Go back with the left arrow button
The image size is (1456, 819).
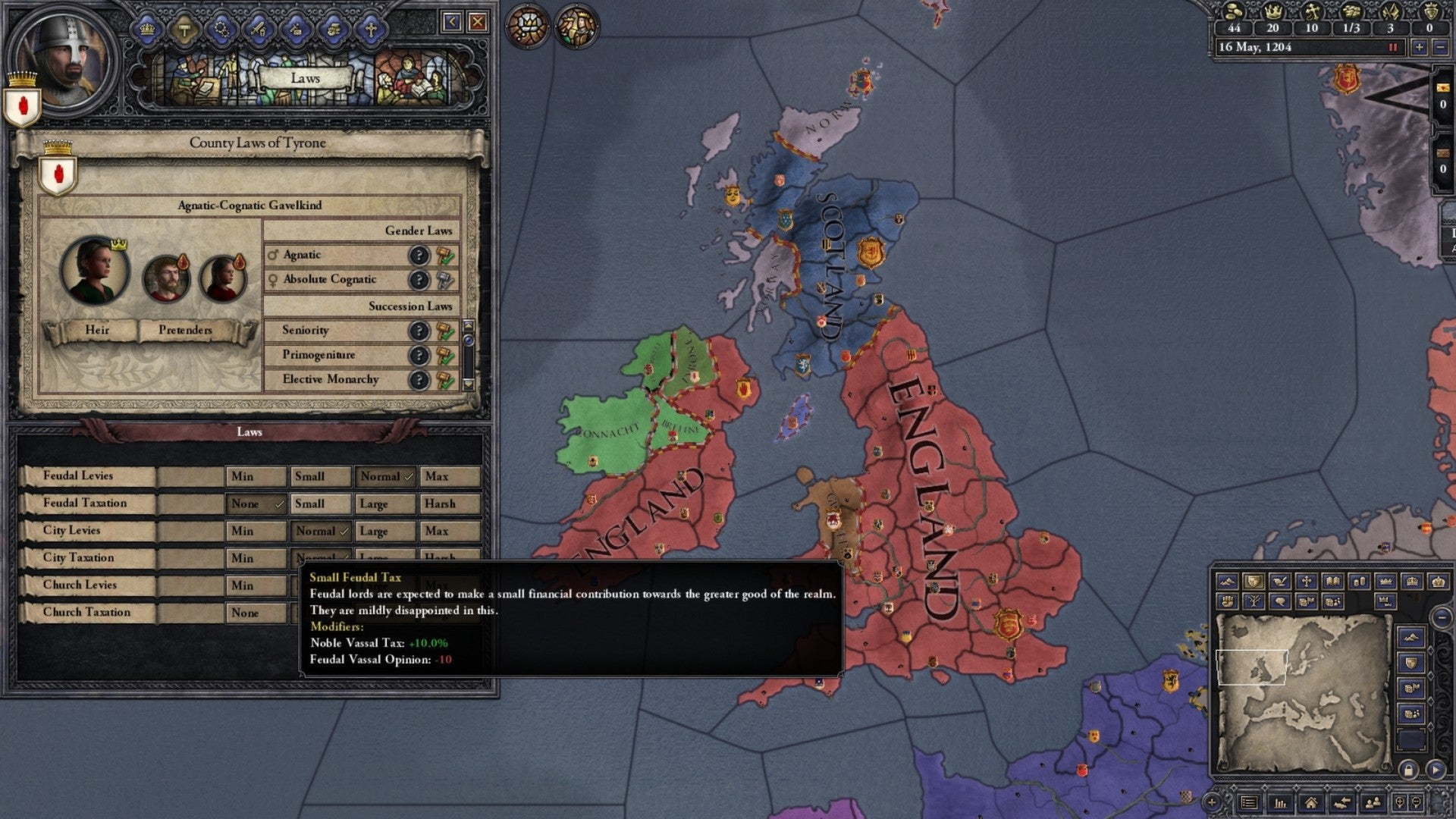click(x=452, y=21)
